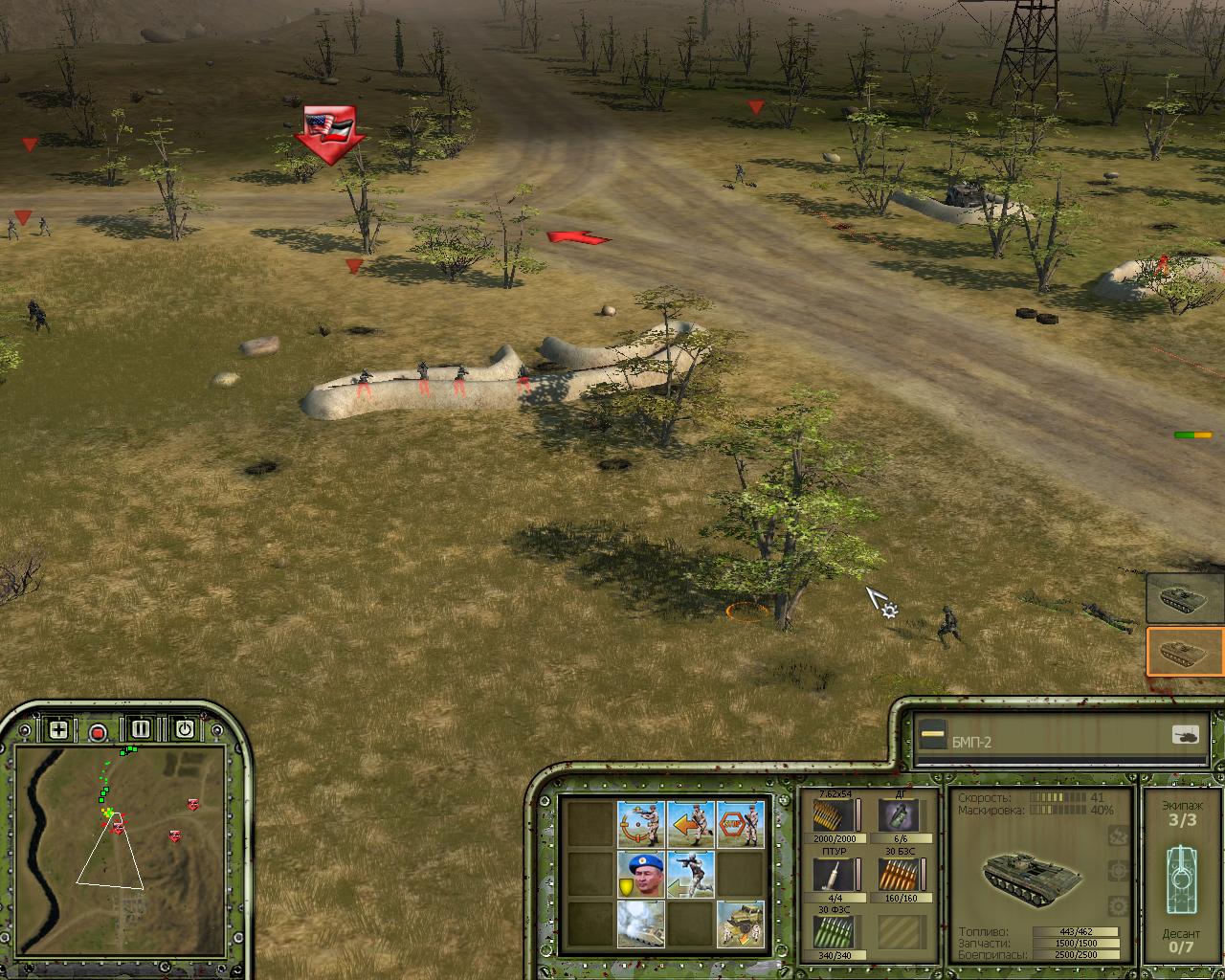
Task: Choose the running soldier green arrow command
Action: [690, 874]
